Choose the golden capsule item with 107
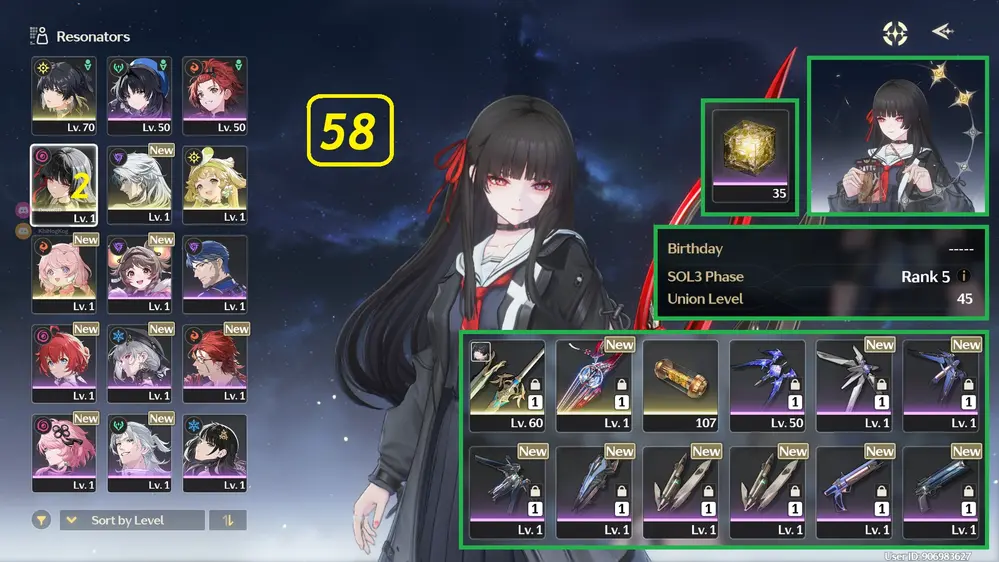999x562 pixels. pos(681,385)
